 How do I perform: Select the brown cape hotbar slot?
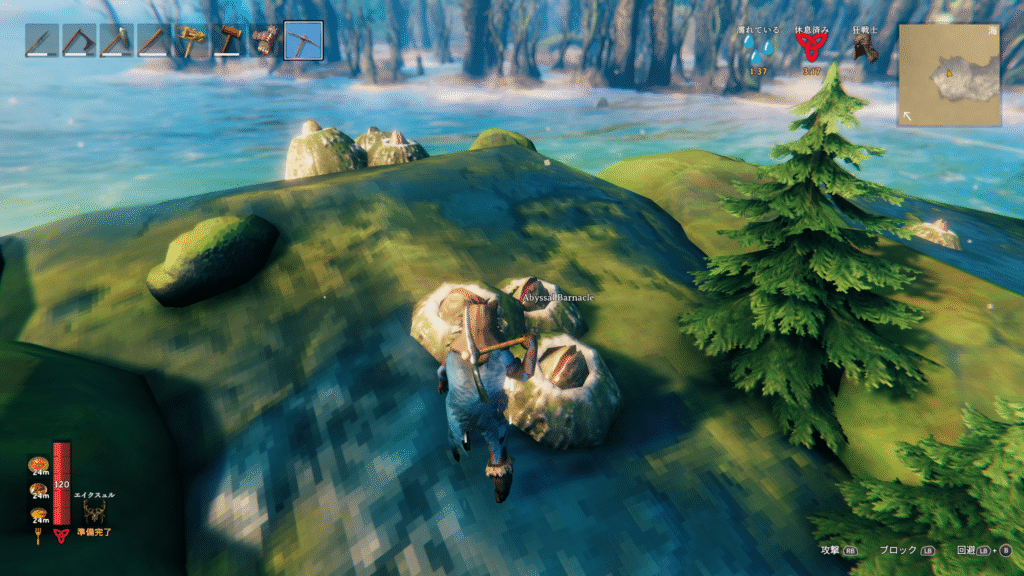266,41
